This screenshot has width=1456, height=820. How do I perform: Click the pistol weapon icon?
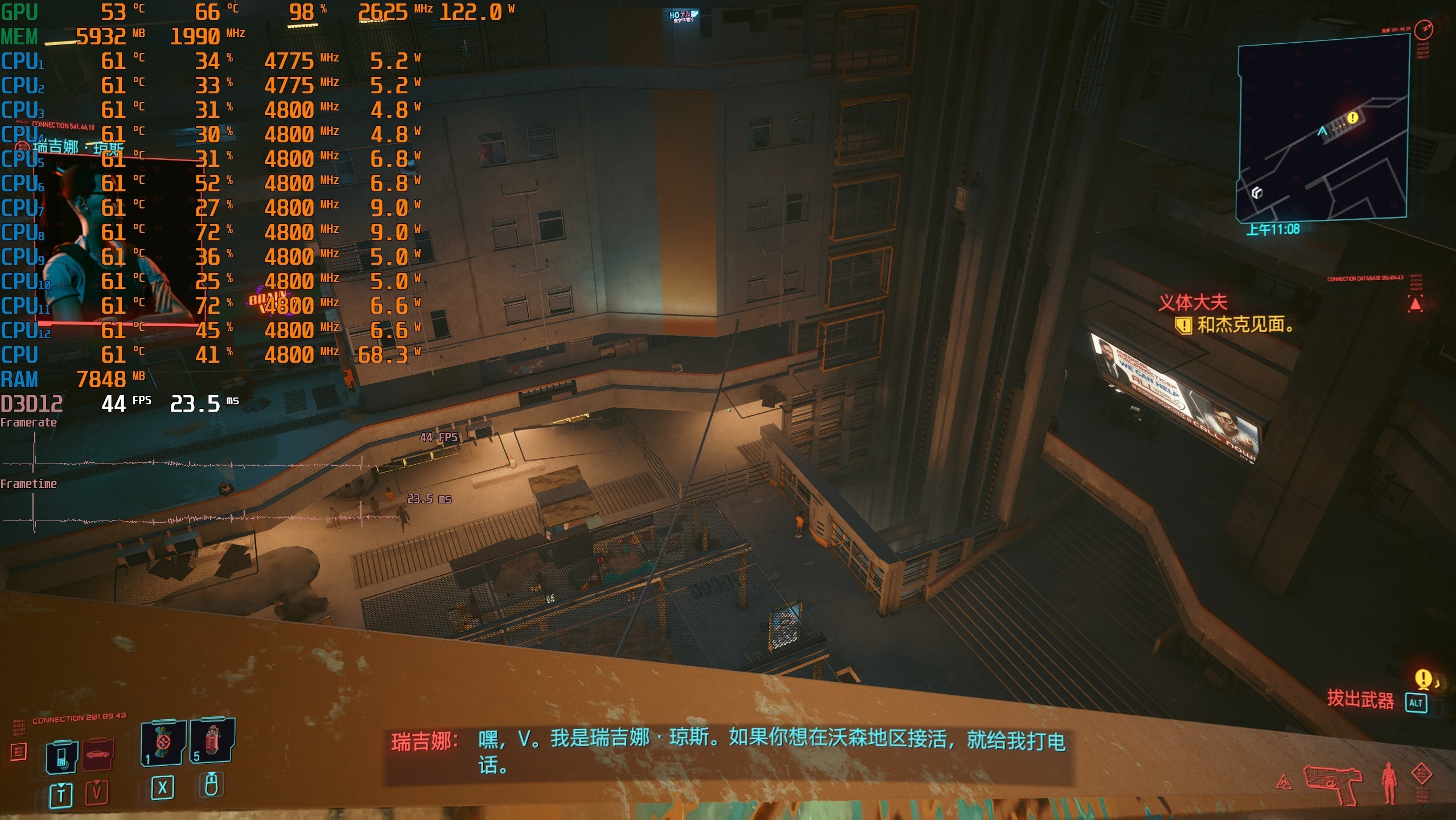click(1332, 783)
